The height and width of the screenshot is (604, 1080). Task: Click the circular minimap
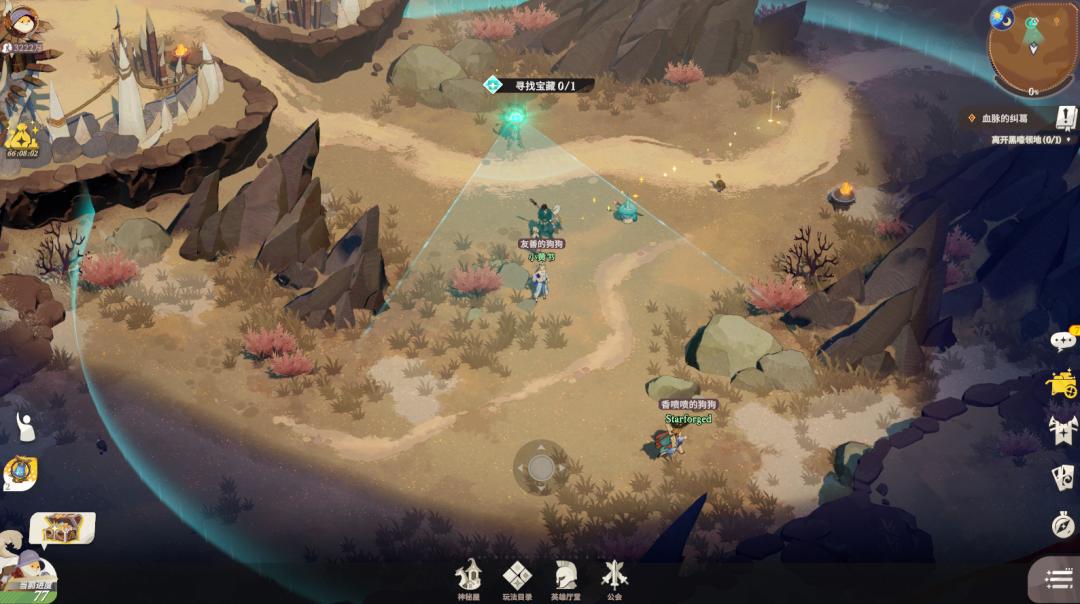[1032, 46]
